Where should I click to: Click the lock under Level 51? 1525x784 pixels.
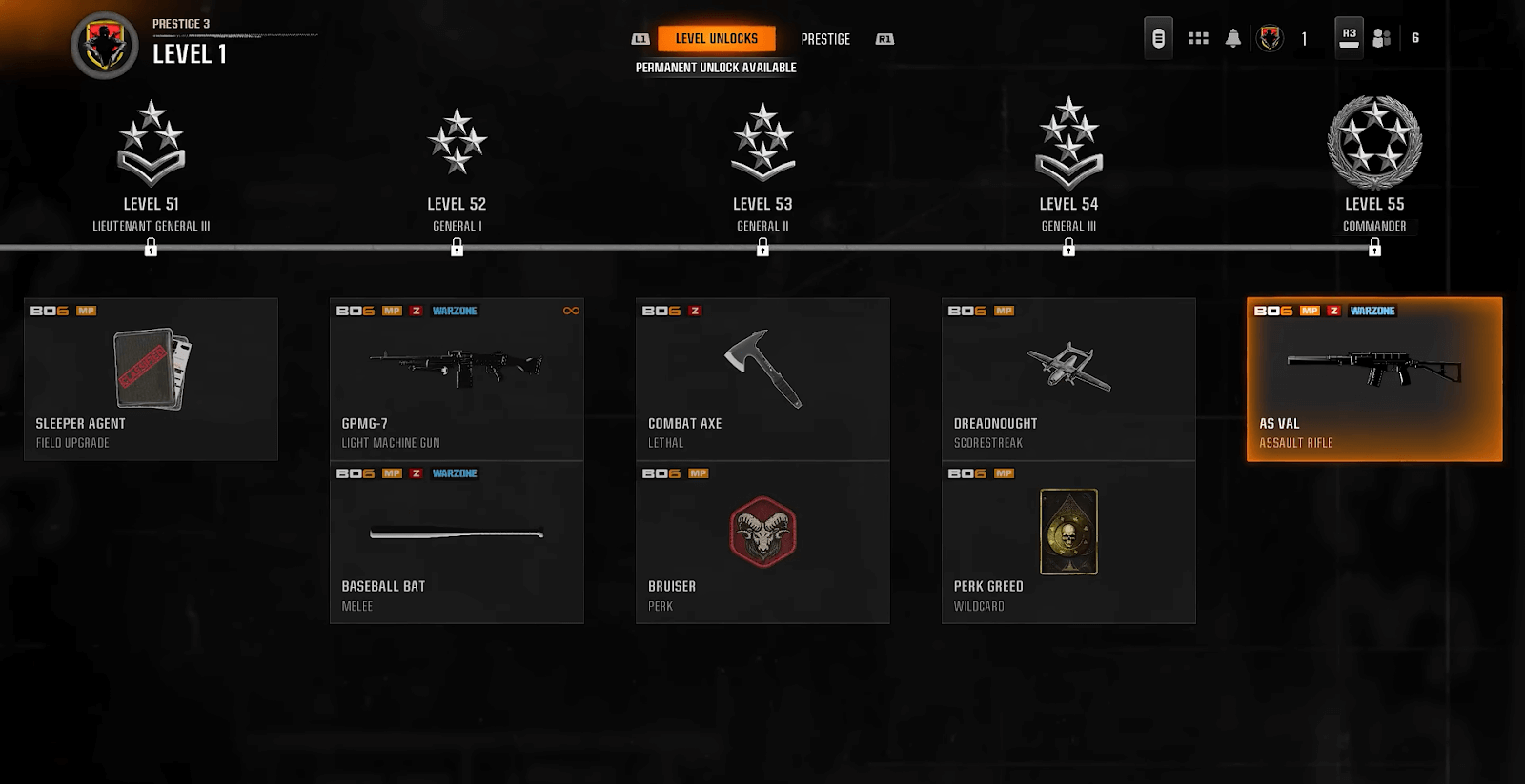pyautogui.click(x=152, y=249)
